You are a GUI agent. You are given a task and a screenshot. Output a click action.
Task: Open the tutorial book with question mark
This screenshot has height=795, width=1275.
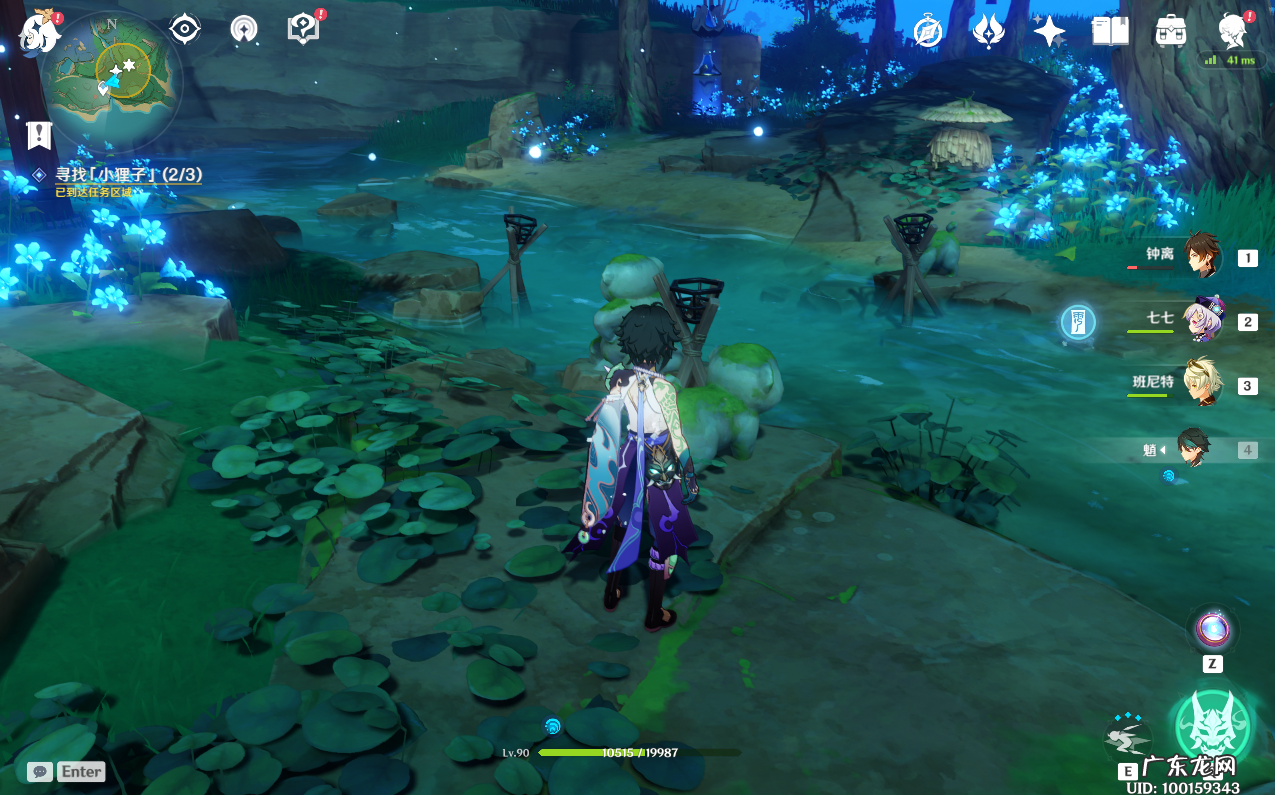coord(302,28)
